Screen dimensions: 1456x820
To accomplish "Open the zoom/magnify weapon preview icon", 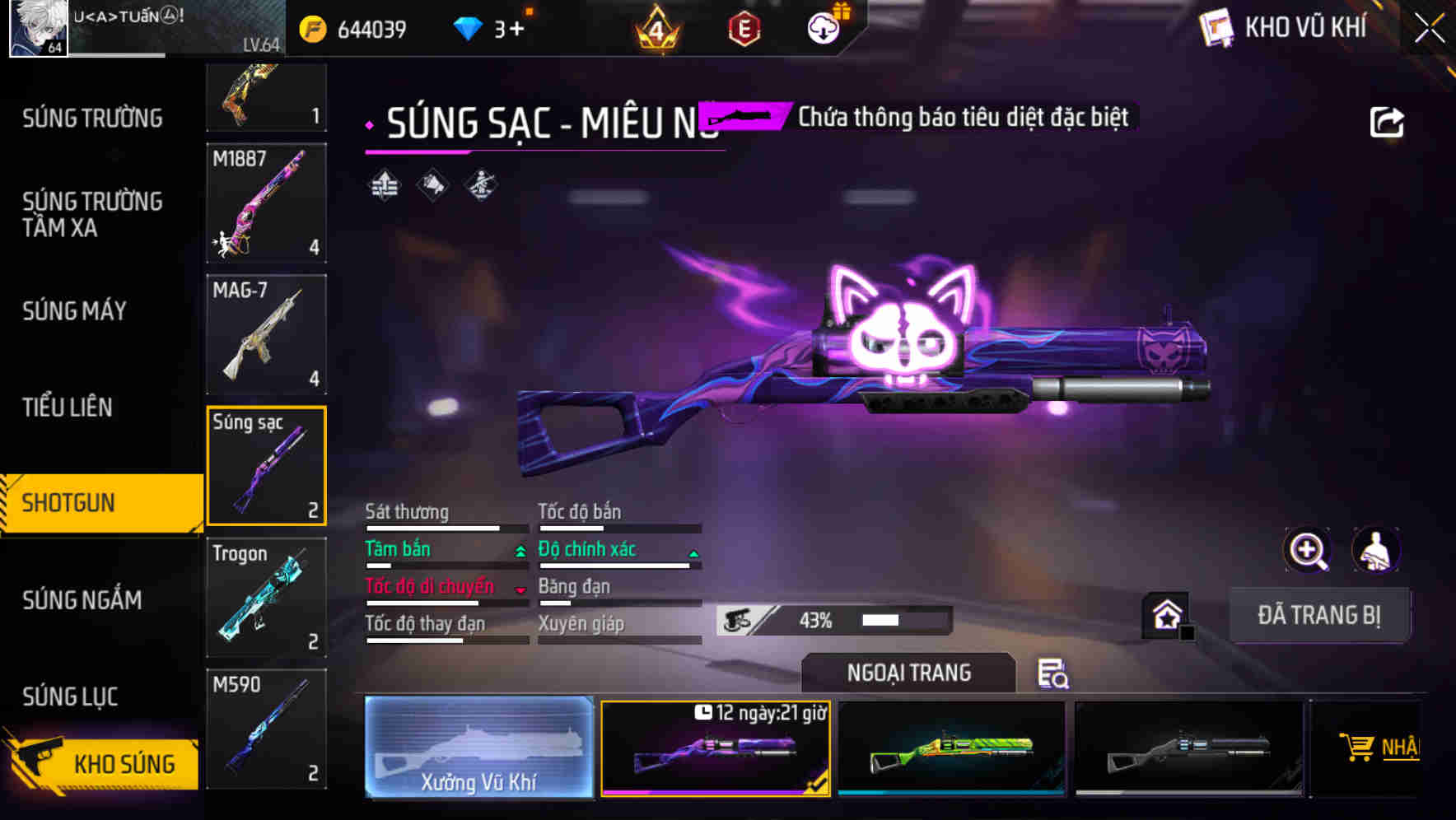I will (x=1308, y=550).
